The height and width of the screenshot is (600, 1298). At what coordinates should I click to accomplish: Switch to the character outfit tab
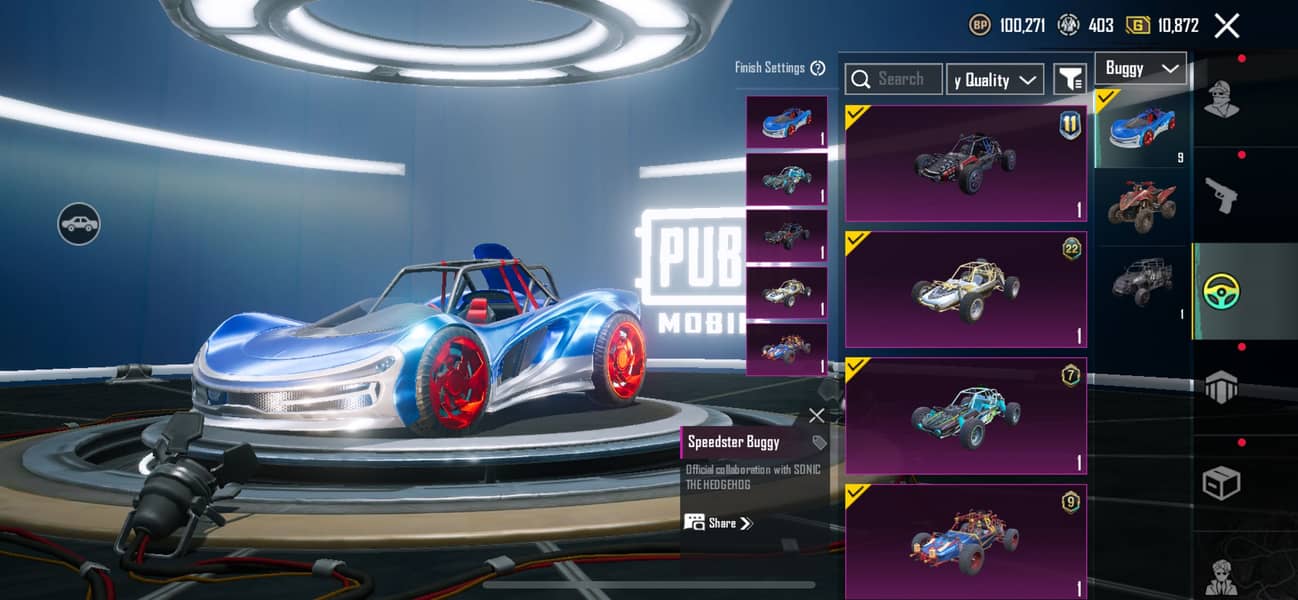point(1221,98)
